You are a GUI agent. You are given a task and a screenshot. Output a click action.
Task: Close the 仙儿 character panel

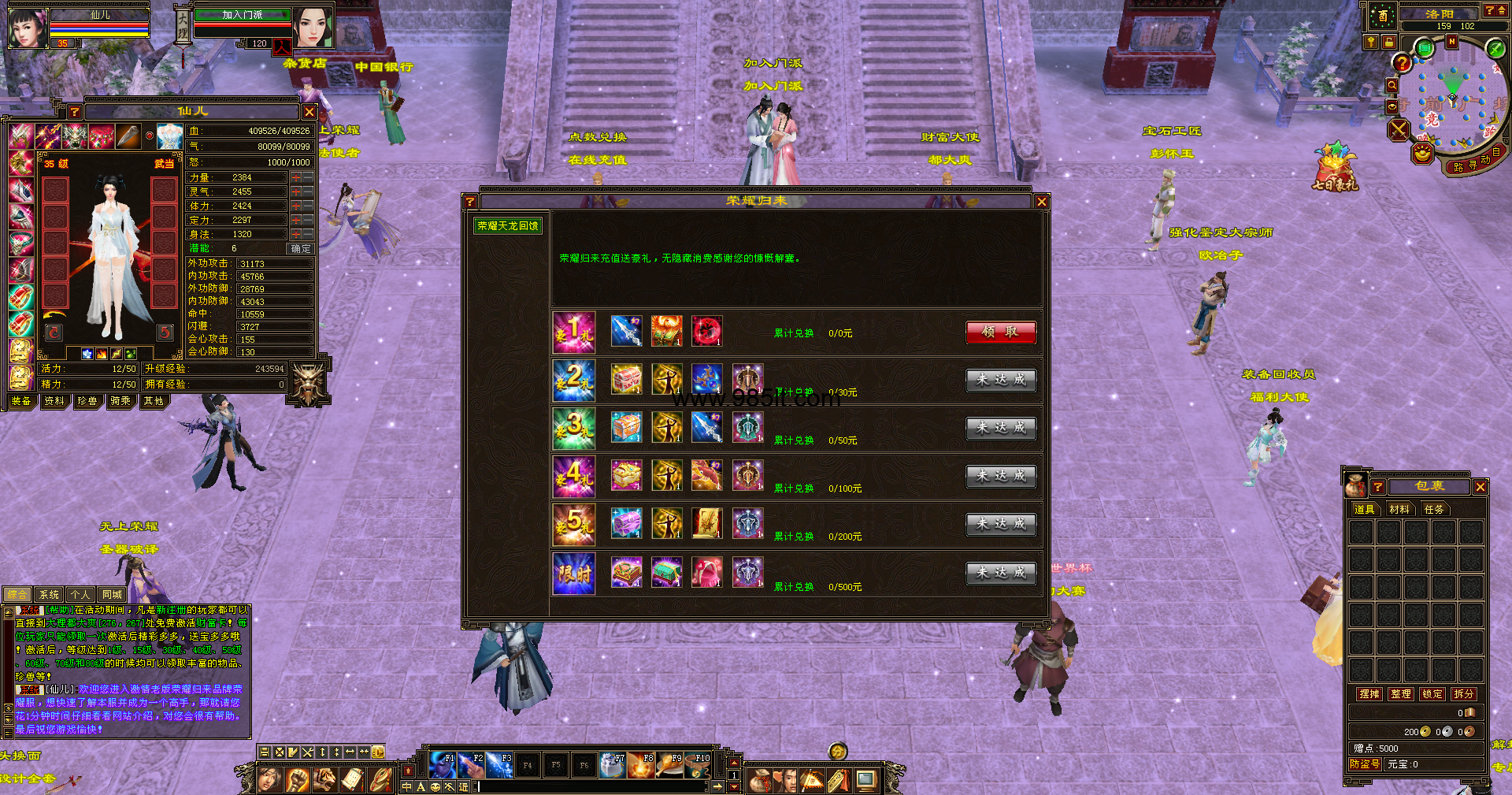[x=309, y=112]
